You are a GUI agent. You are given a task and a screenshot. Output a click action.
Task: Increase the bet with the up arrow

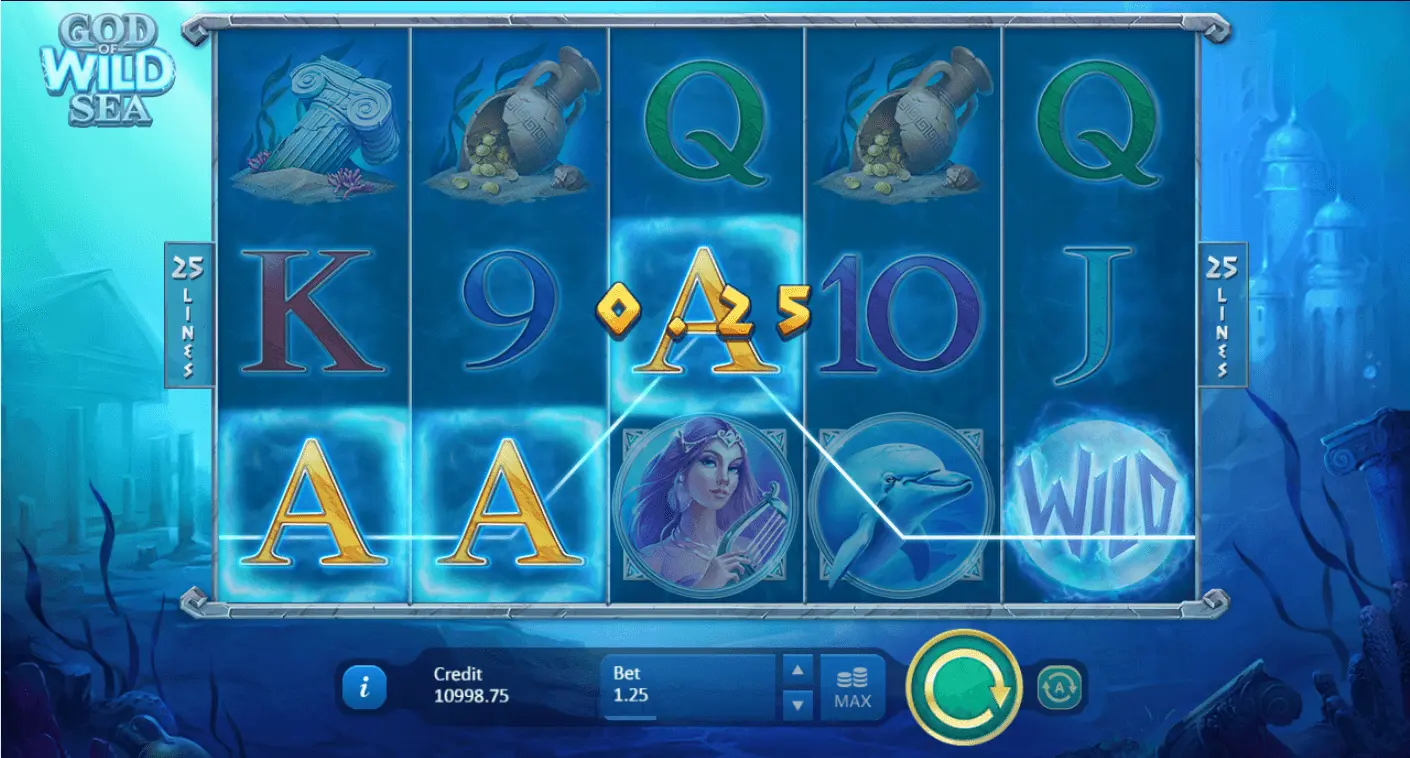[797, 670]
